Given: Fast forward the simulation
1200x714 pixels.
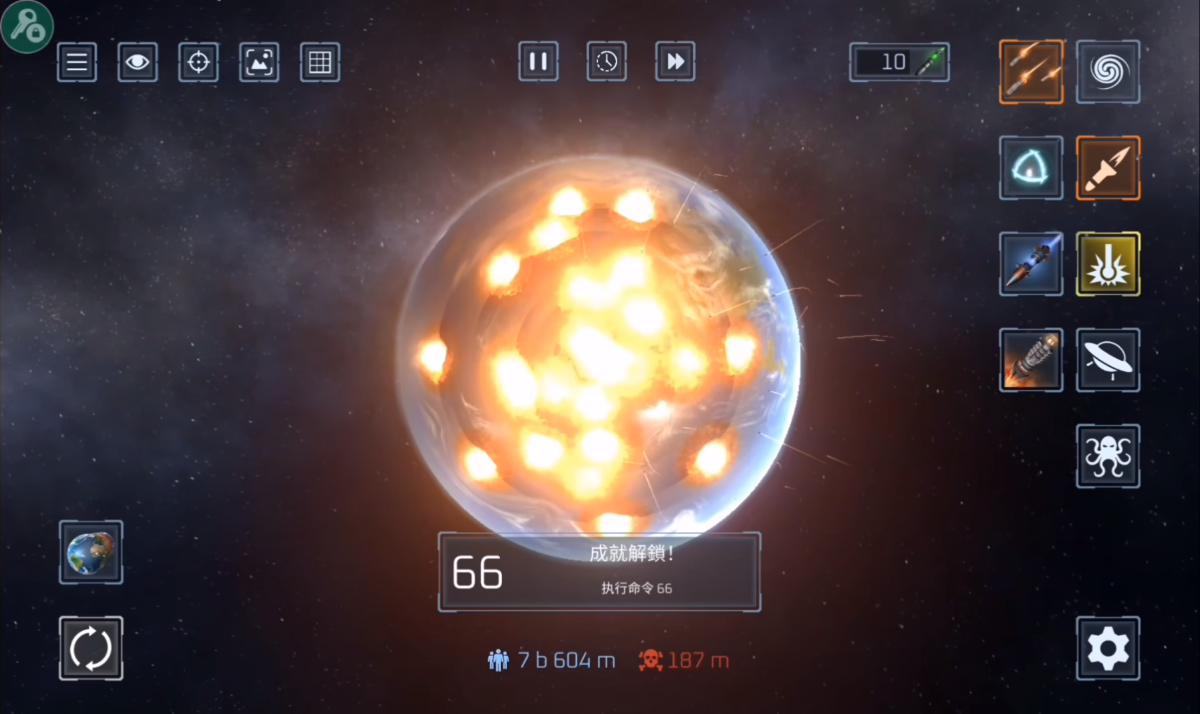Looking at the screenshot, I should point(675,62).
